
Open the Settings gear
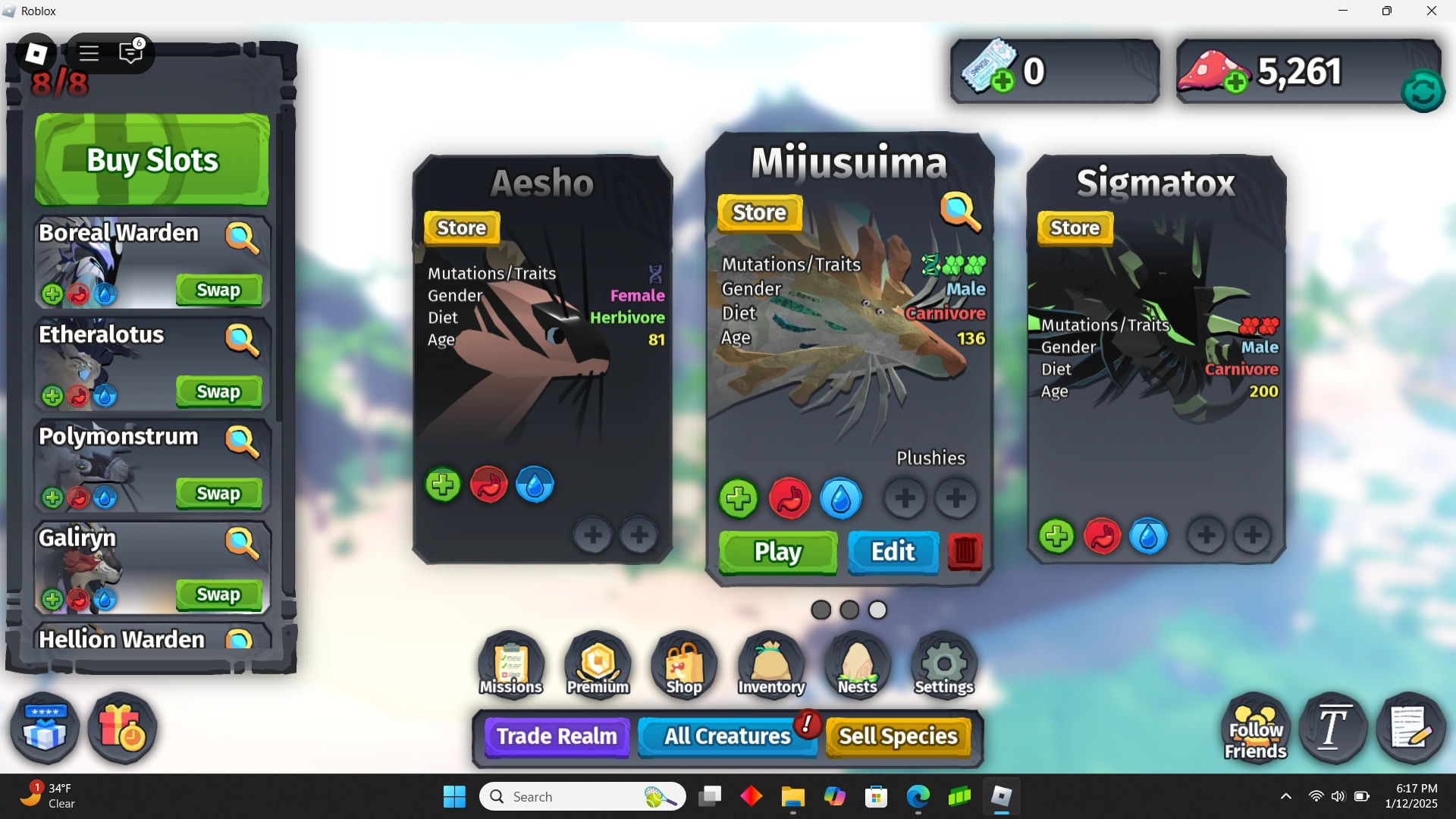click(942, 664)
